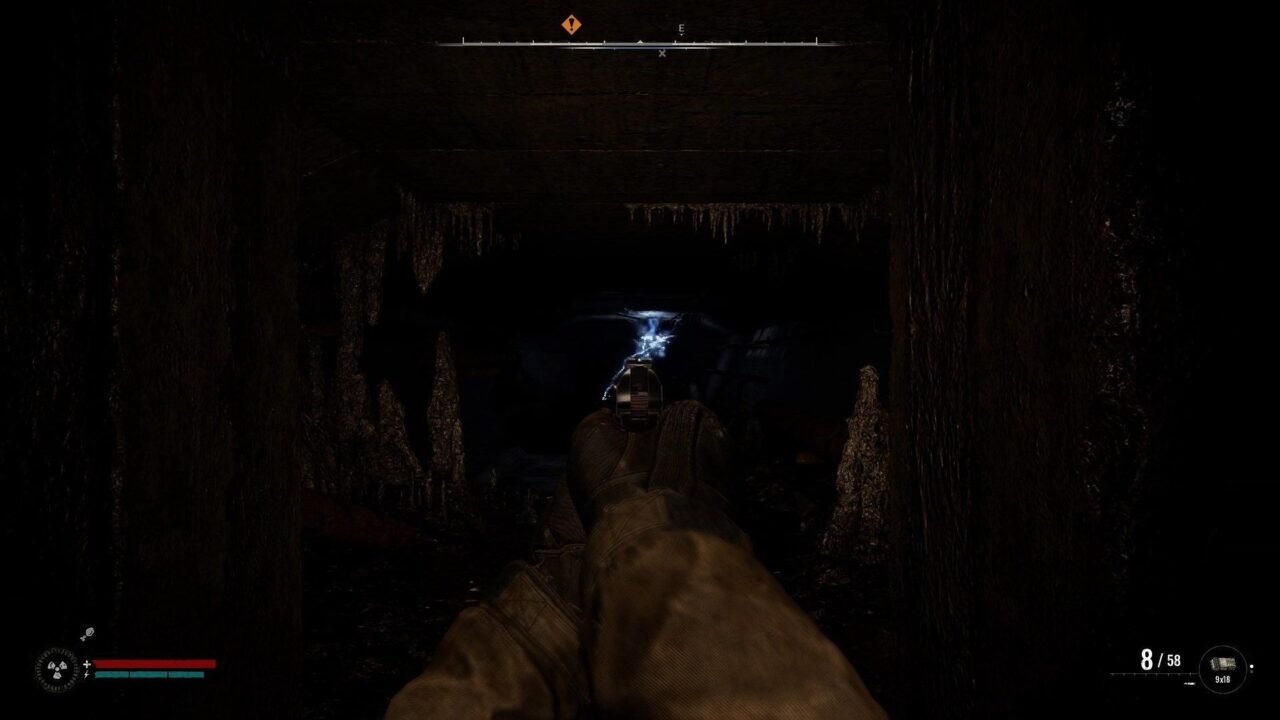Click the E direction letter on compass
Screen dimensions: 1280x720
tap(680, 28)
